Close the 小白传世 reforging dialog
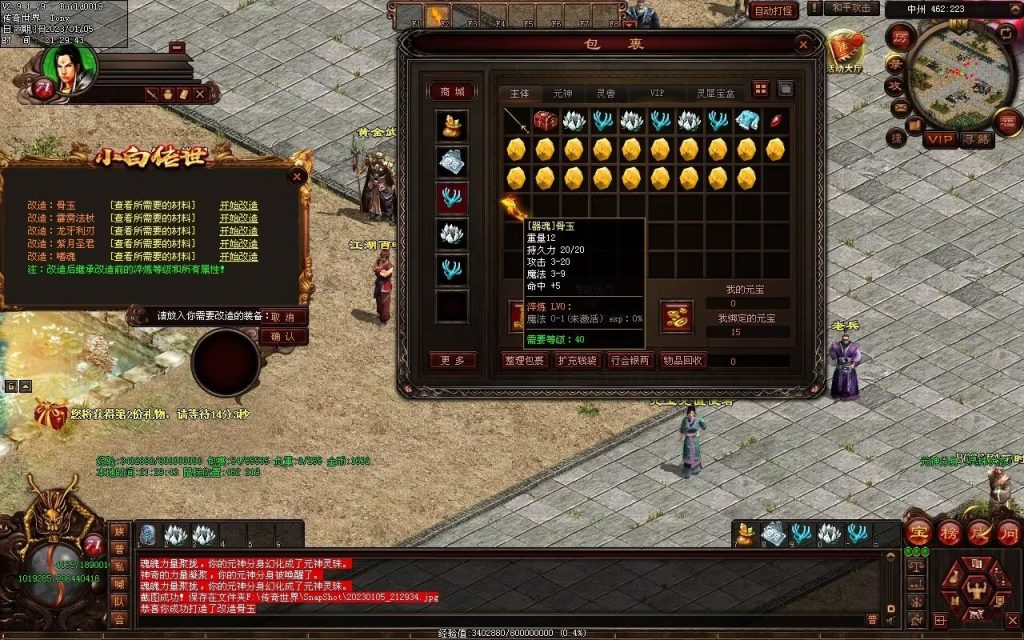Viewport: 1024px width, 640px height. (296, 177)
